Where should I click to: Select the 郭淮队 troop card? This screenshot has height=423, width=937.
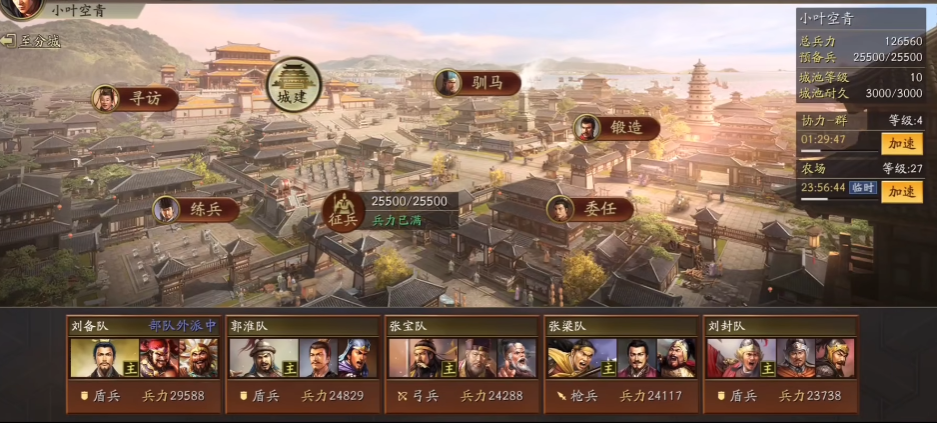click(301, 362)
